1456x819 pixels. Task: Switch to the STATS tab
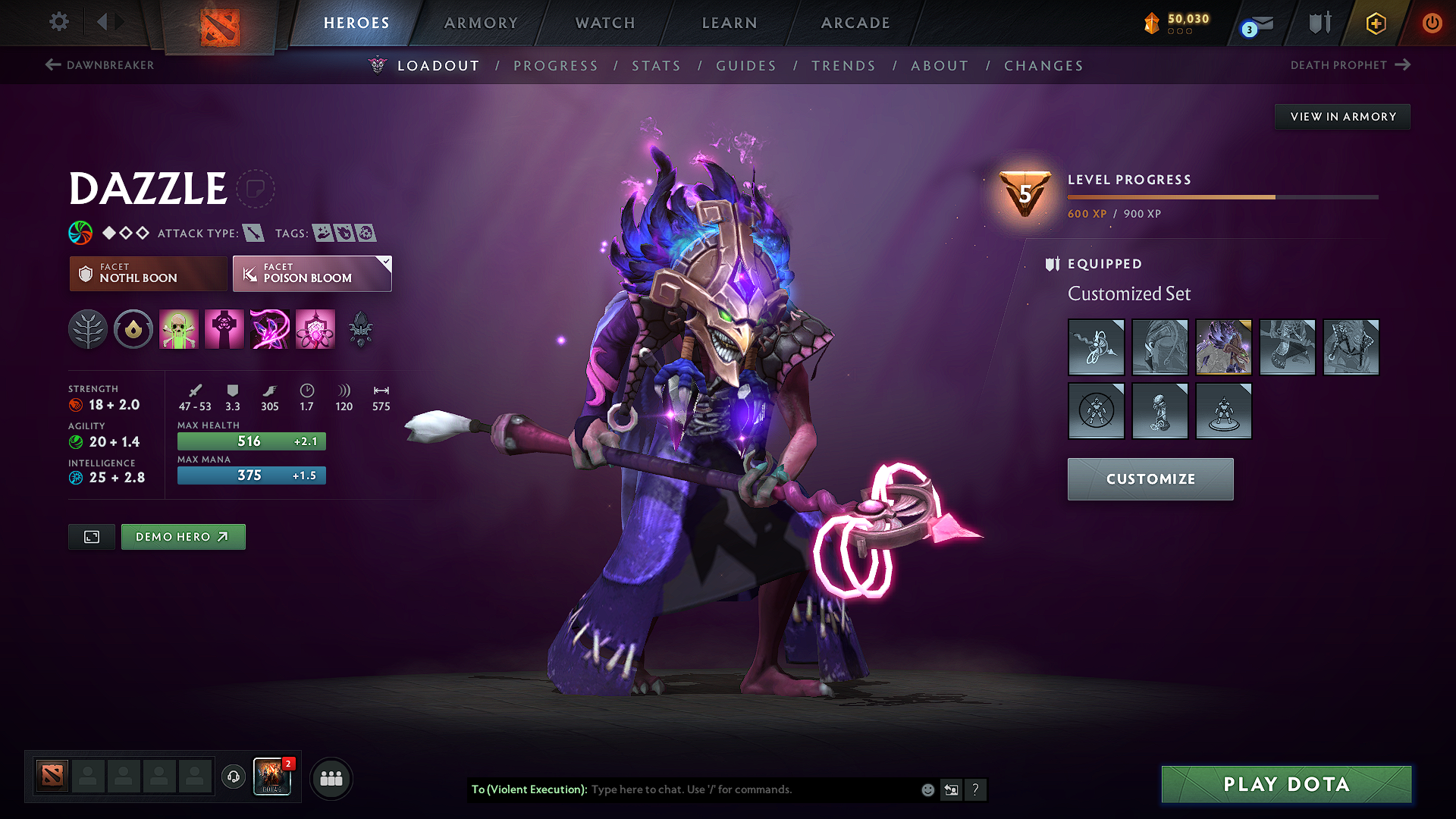pos(657,66)
